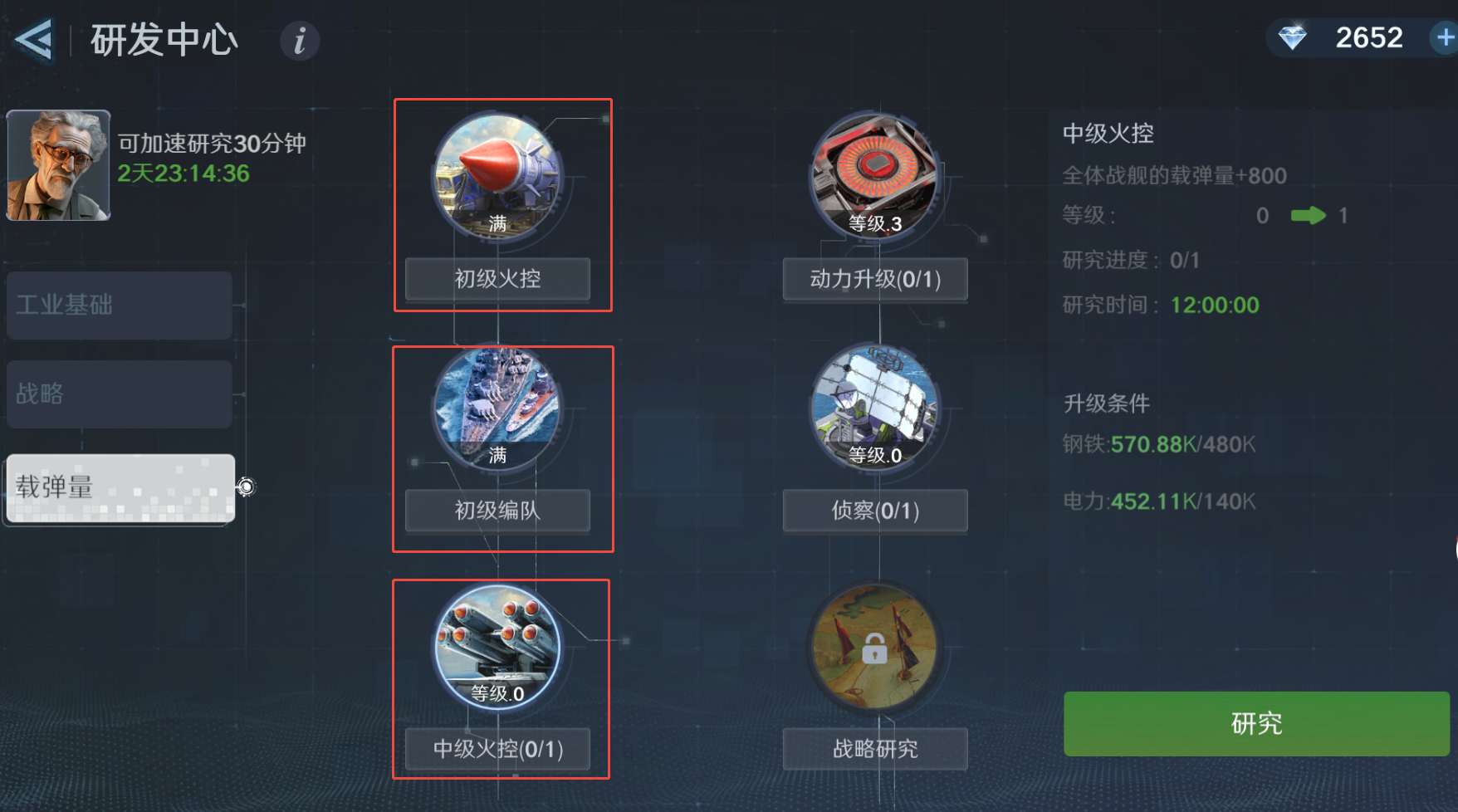Click the green level arrow from 0 to 1
The height and width of the screenshot is (812, 1458).
coord(1309,216)
